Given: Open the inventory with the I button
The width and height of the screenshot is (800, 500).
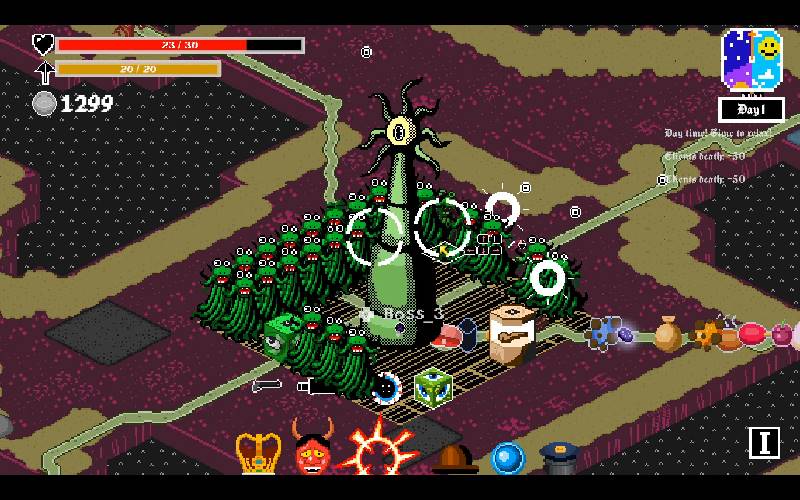Looking at the screenshot, I should point(764,442).
